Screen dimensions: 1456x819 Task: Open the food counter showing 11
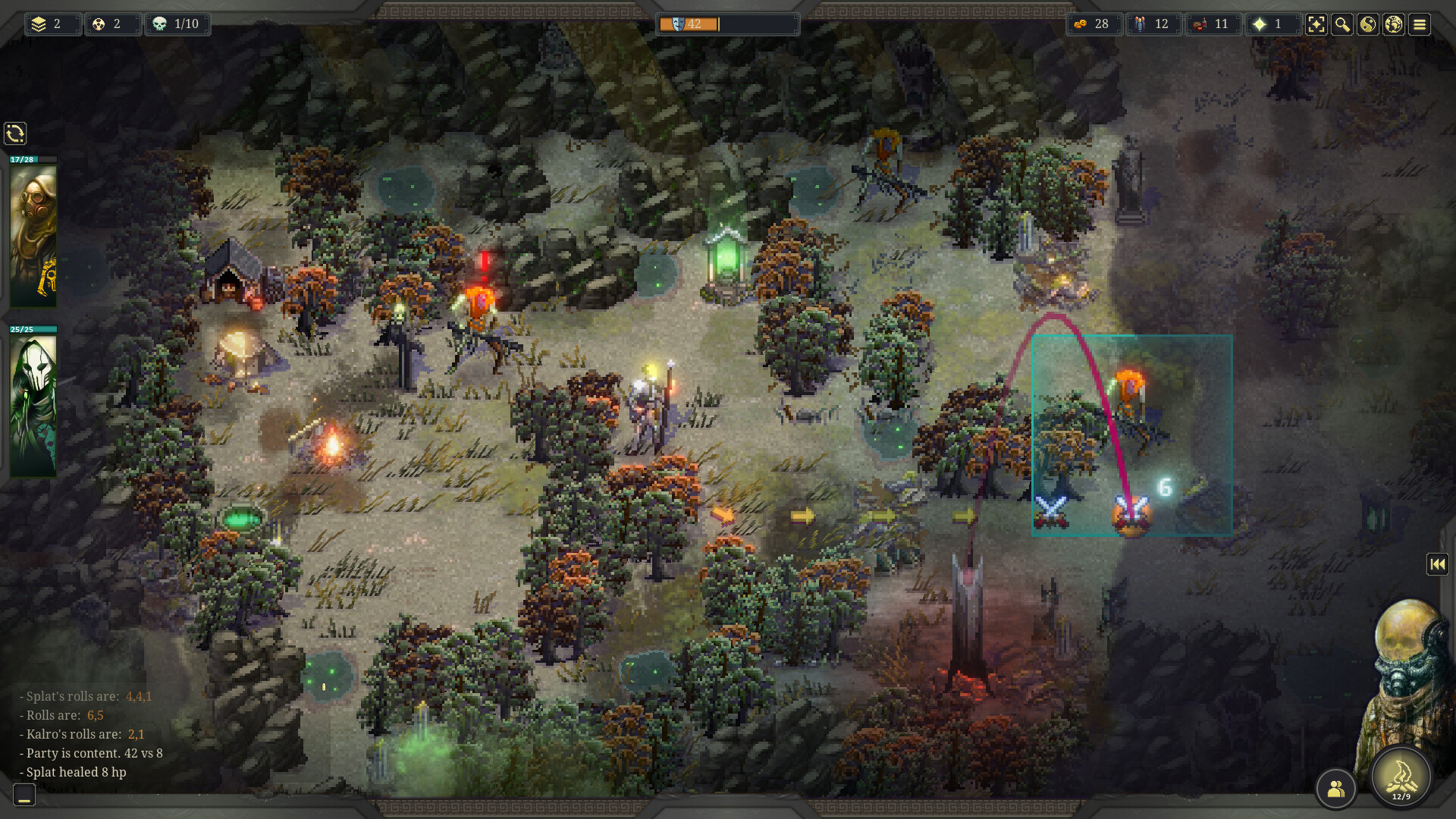1213,24
